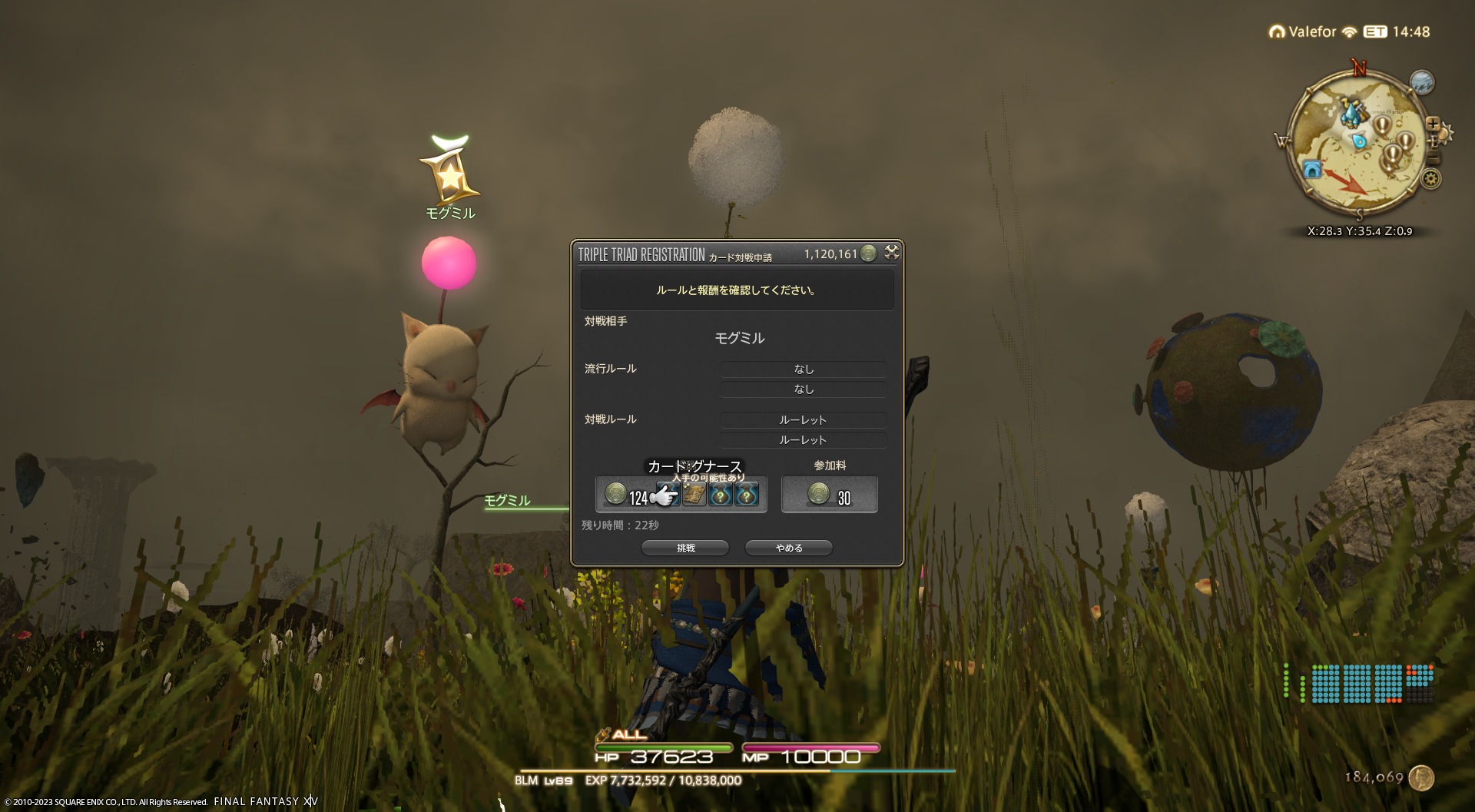Click the weather icon beside the minimap
The width and height of the screenshot is (1475, 812).
[x=1422, y=82]
